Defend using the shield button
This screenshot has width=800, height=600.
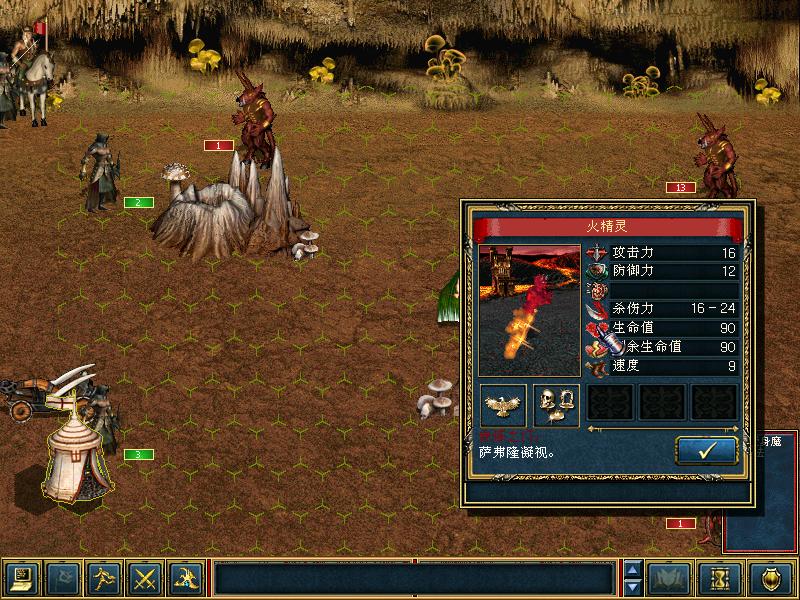(772, 578)
